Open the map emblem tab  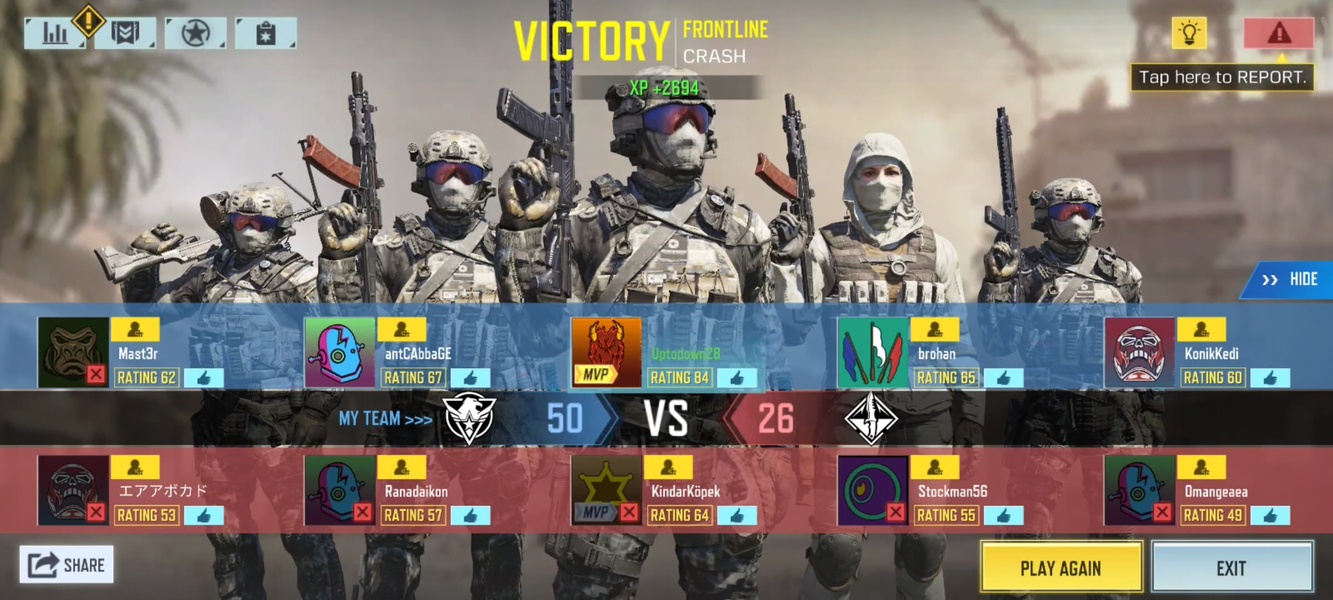(x=125, y=34)
